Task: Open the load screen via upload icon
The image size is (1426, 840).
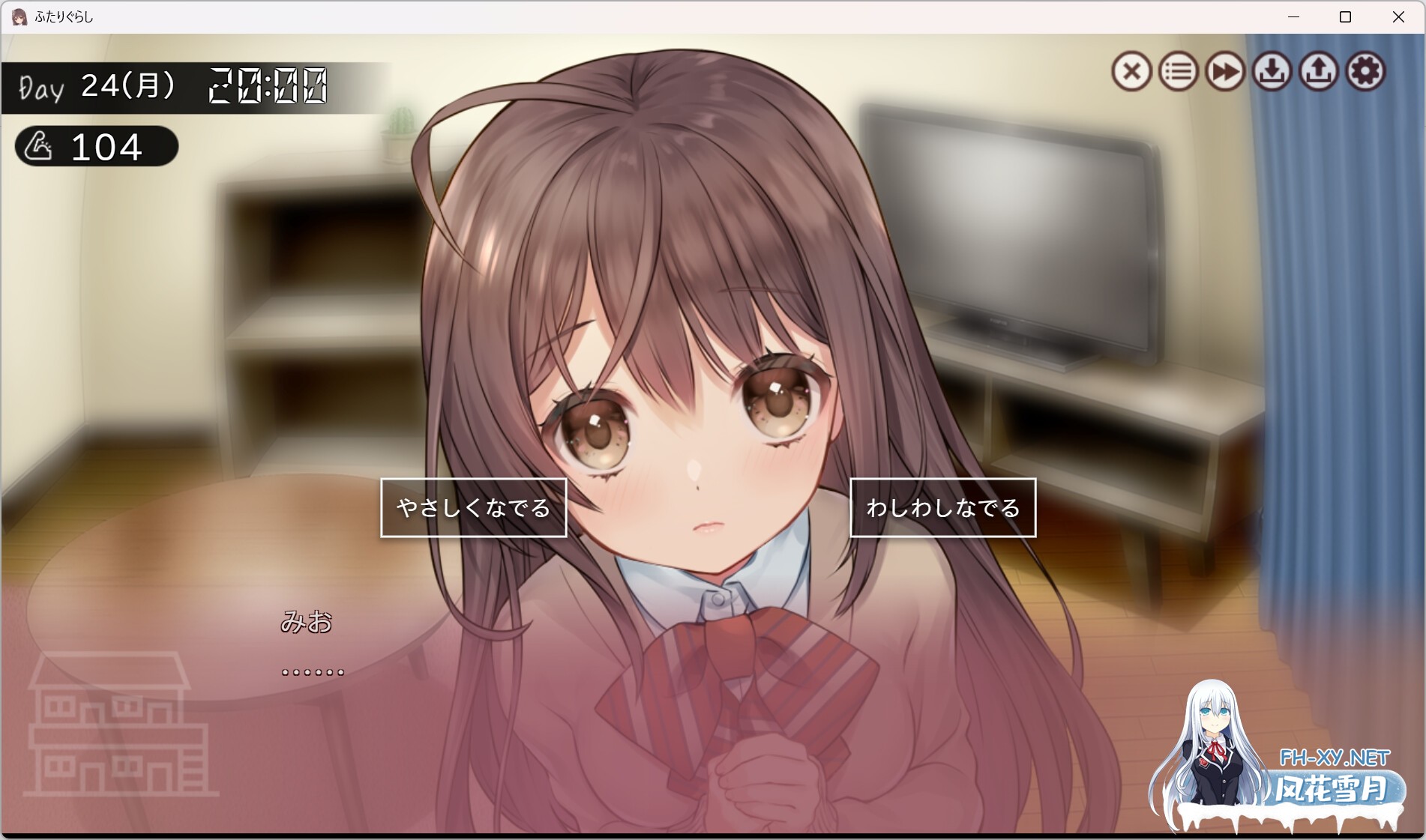Action: [1318, 72]
